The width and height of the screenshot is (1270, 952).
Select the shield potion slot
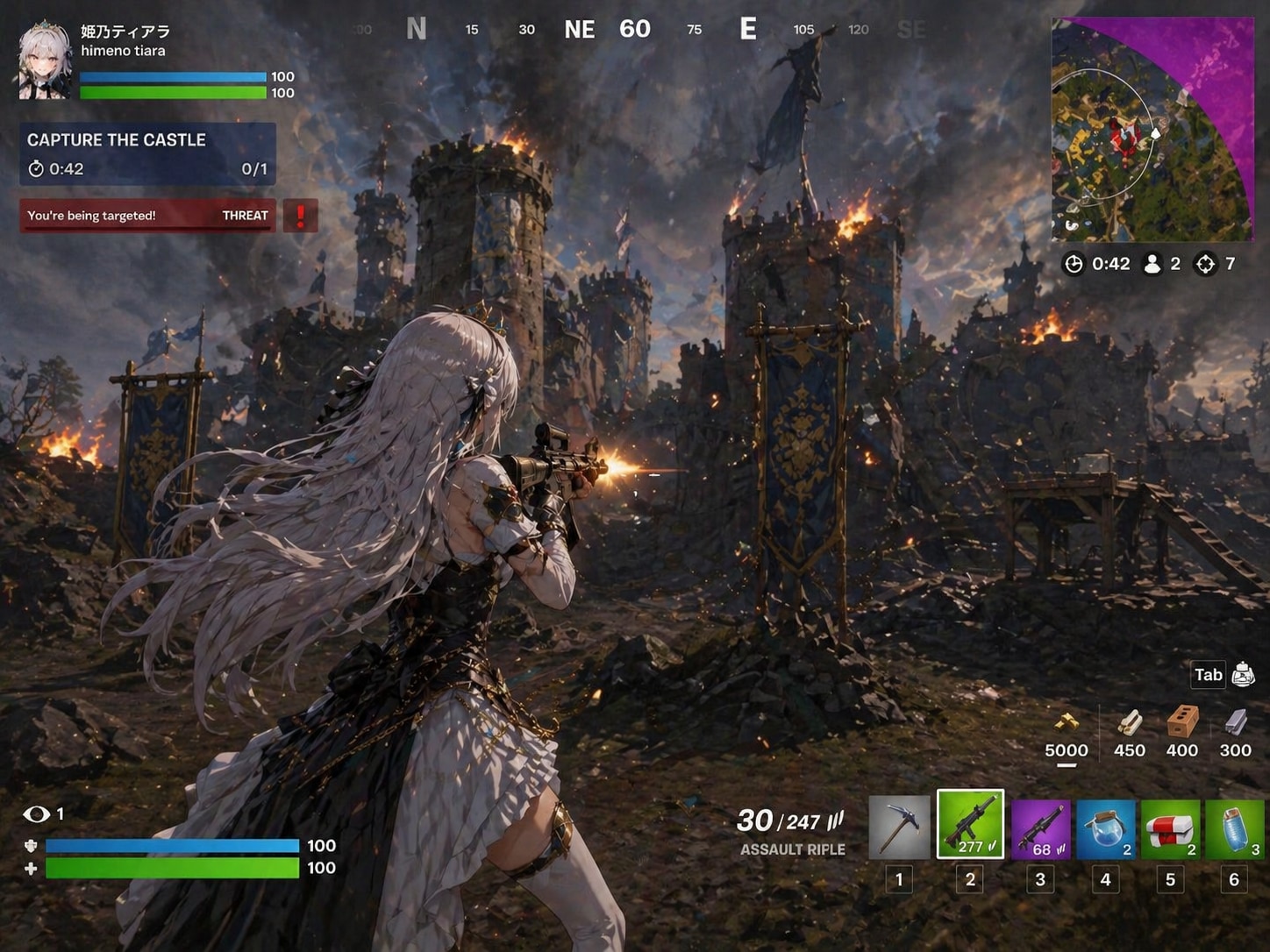pyautogui.click(x=1105, y=828)
